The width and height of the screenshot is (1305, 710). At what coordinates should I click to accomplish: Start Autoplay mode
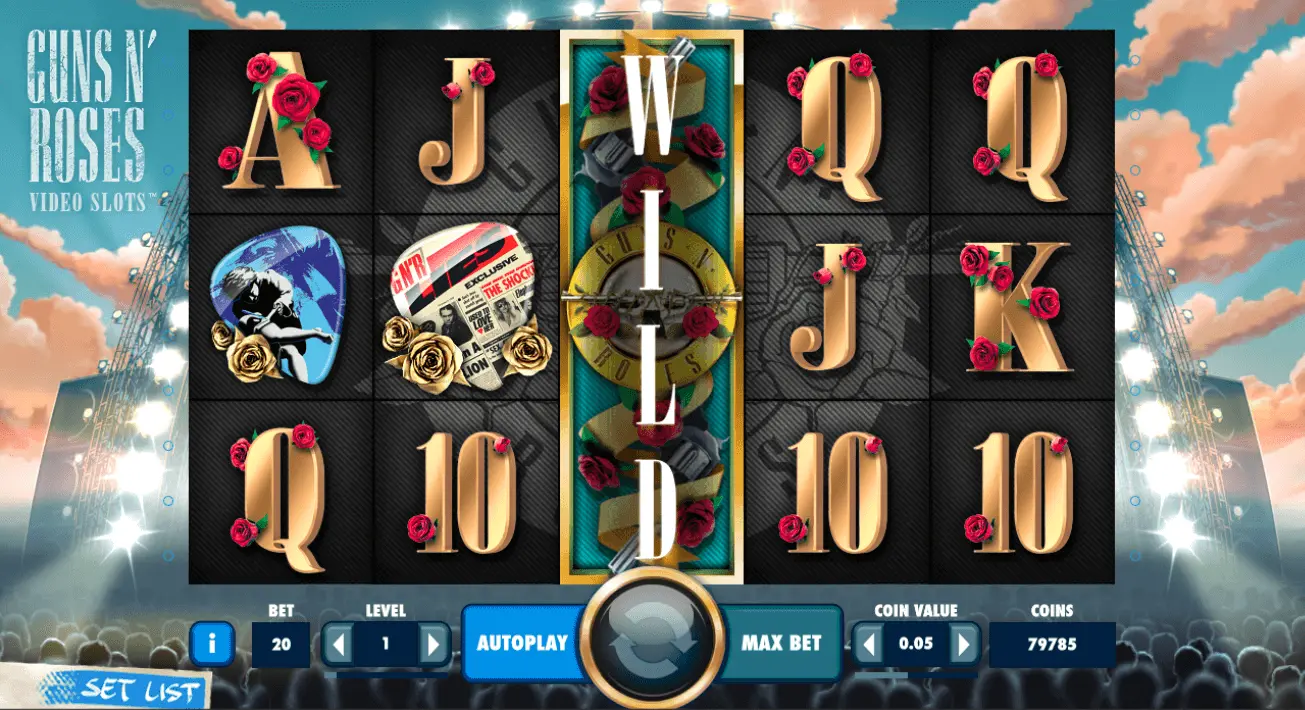click(521, 643)
